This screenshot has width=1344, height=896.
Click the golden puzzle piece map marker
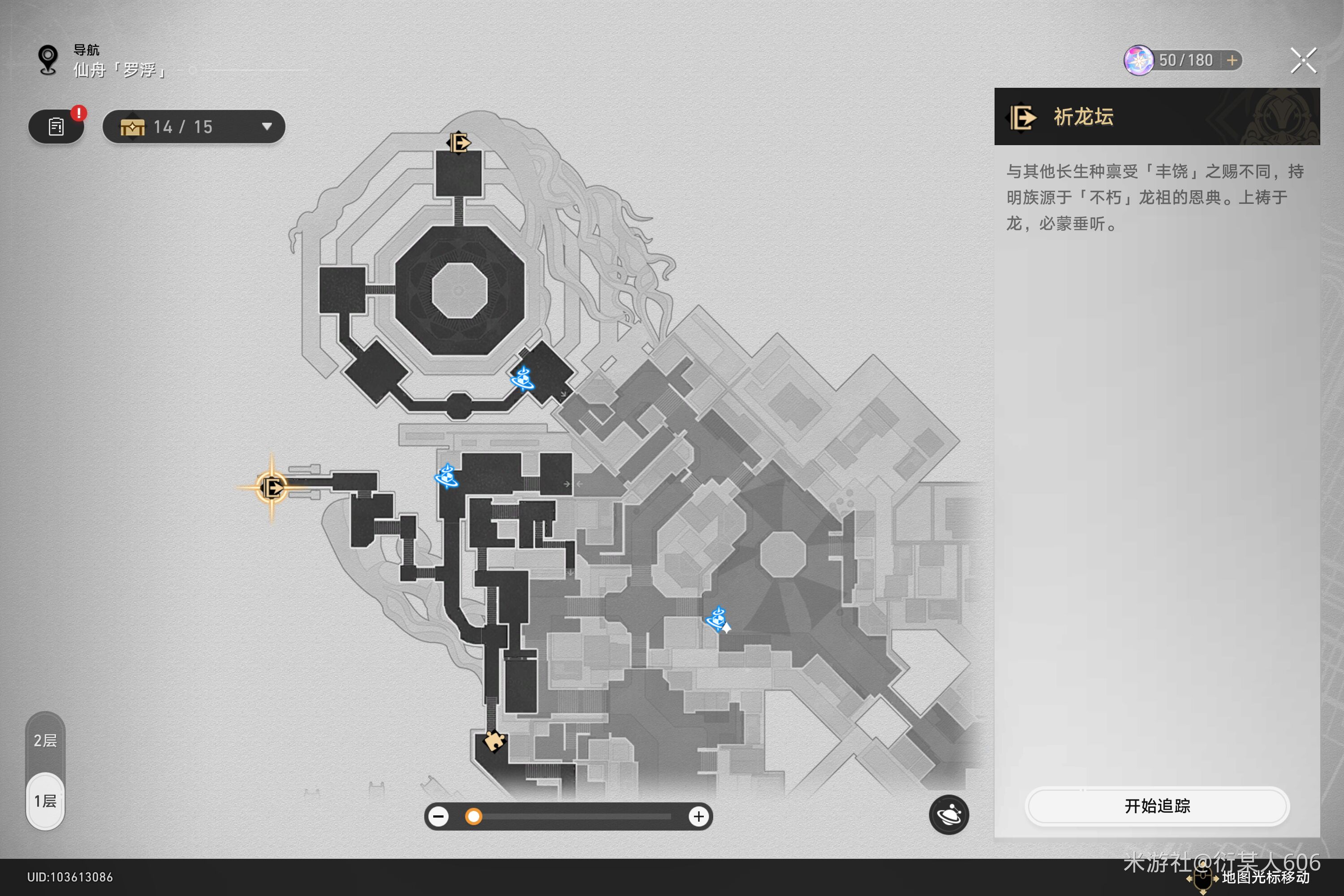494,741
